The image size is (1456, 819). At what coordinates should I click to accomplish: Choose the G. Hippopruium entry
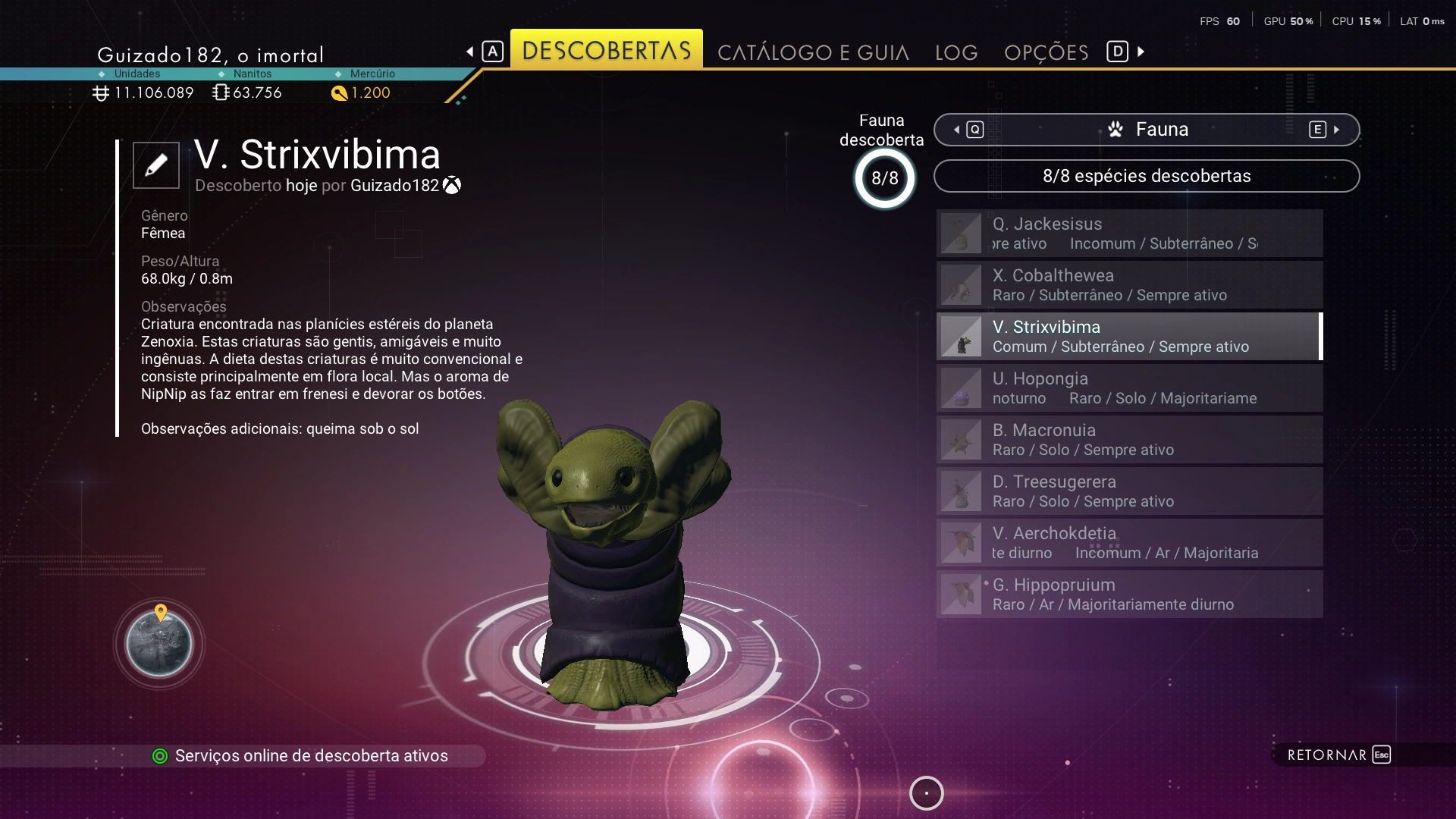coord(1129,595)
